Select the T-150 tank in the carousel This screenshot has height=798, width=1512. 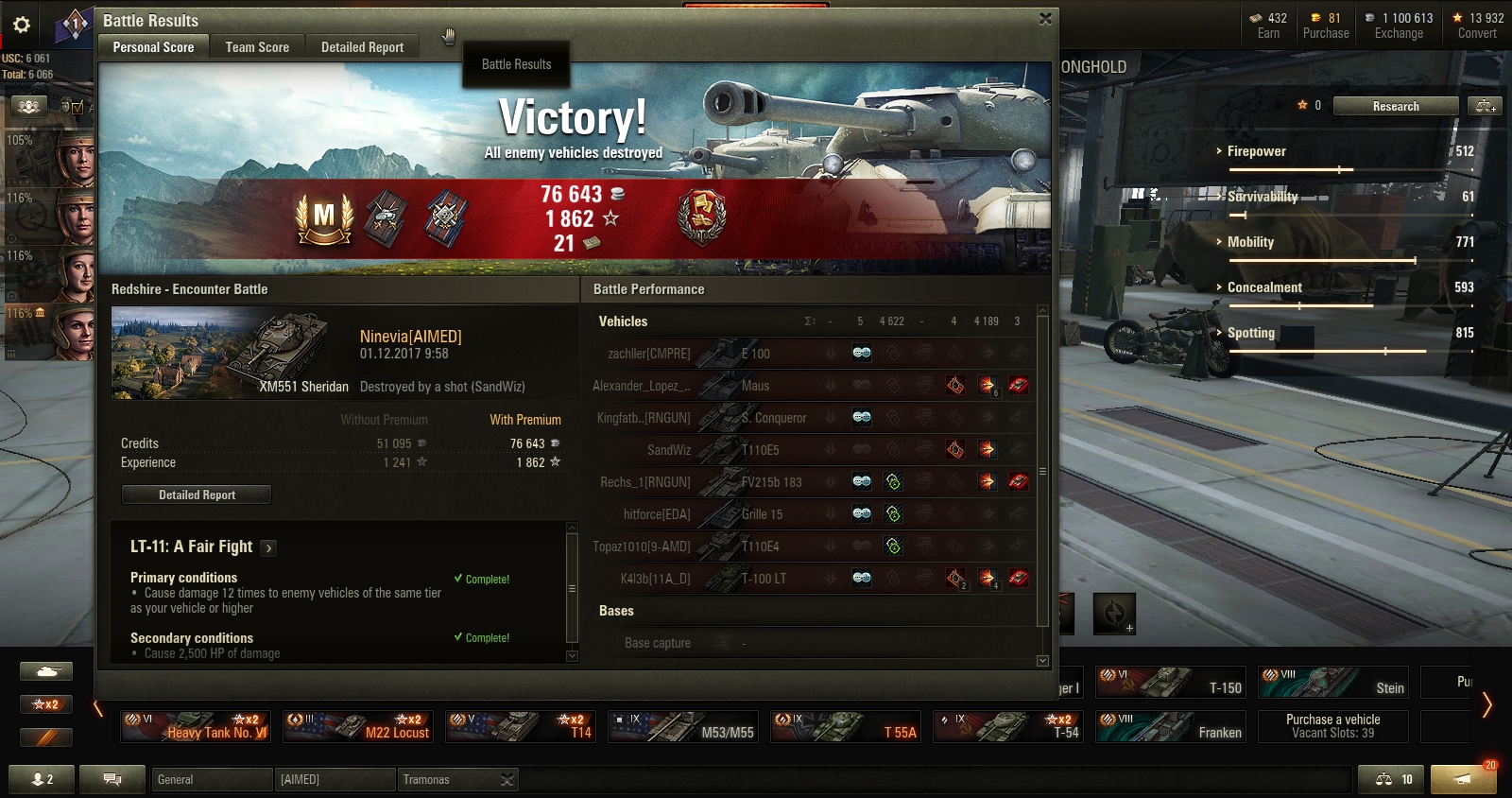click(1171, 682)
